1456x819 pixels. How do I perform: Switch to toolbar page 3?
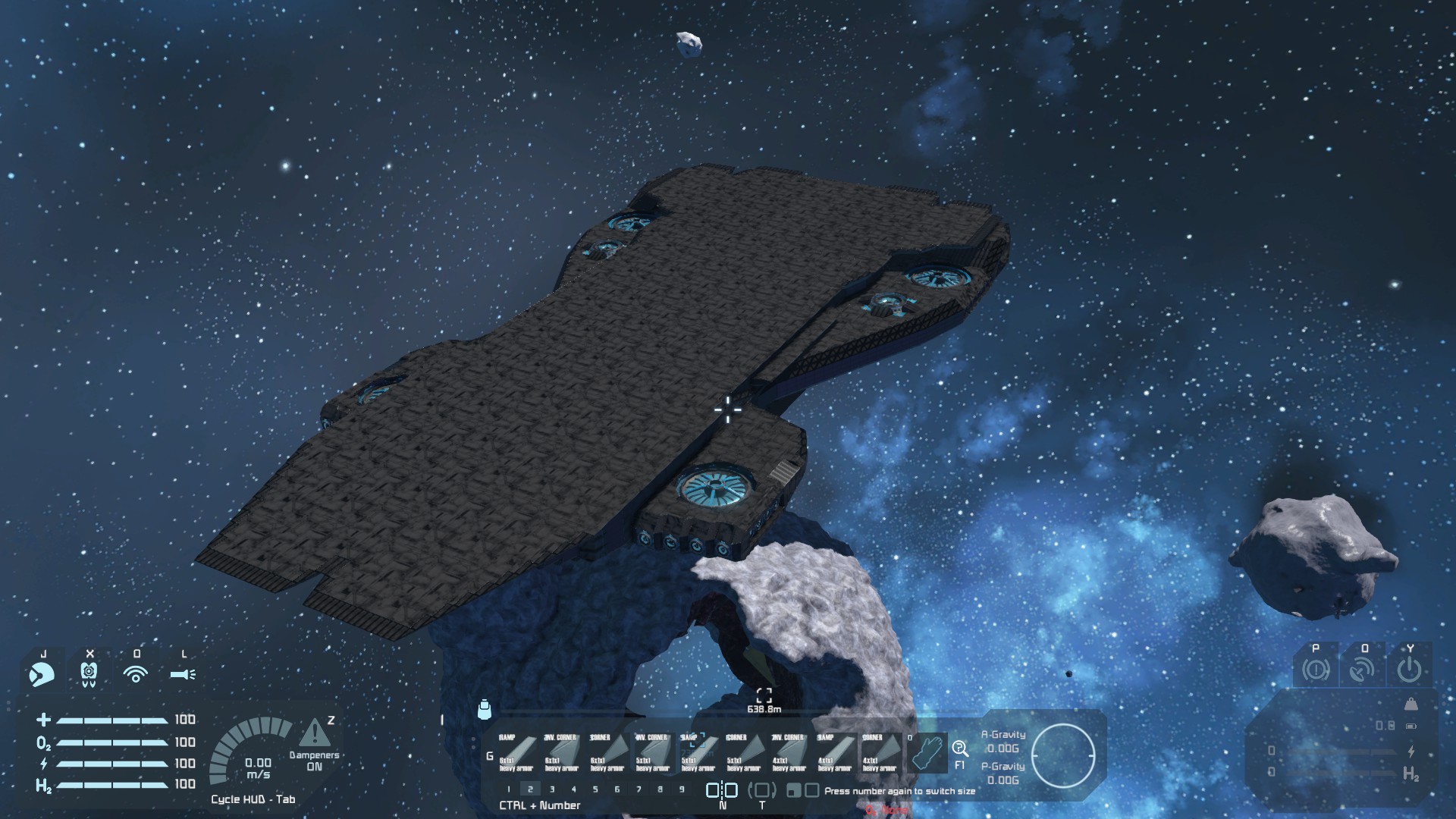552,789
